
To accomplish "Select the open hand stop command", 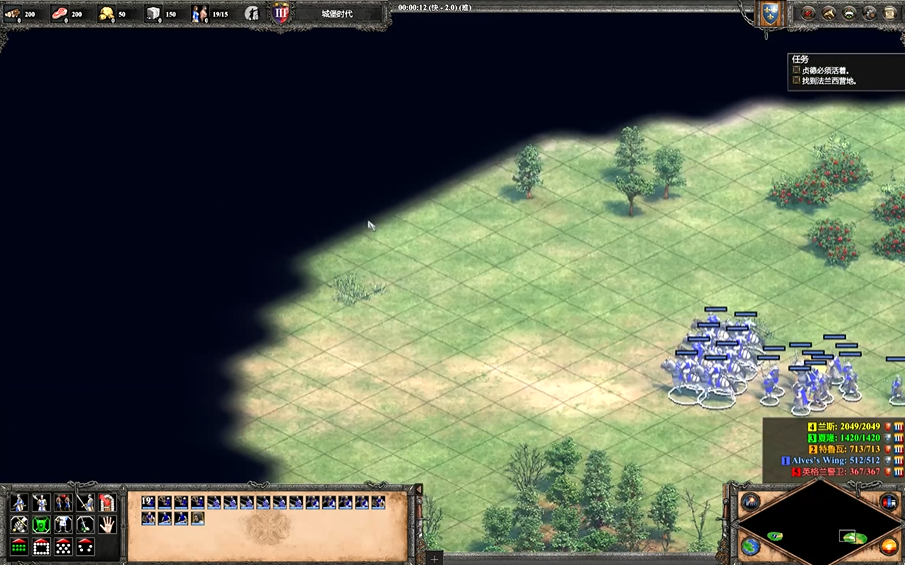I will pos(107,524).
